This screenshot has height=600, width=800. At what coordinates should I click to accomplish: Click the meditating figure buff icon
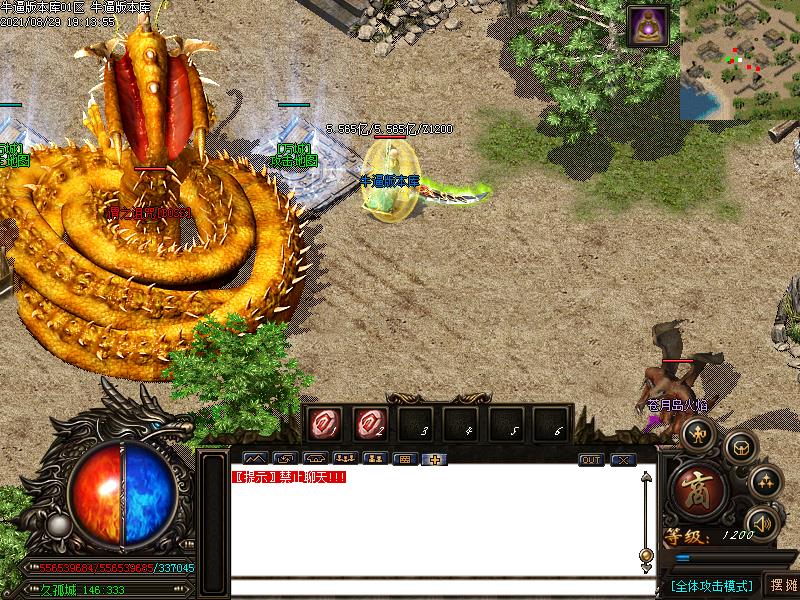click(647, 26)
